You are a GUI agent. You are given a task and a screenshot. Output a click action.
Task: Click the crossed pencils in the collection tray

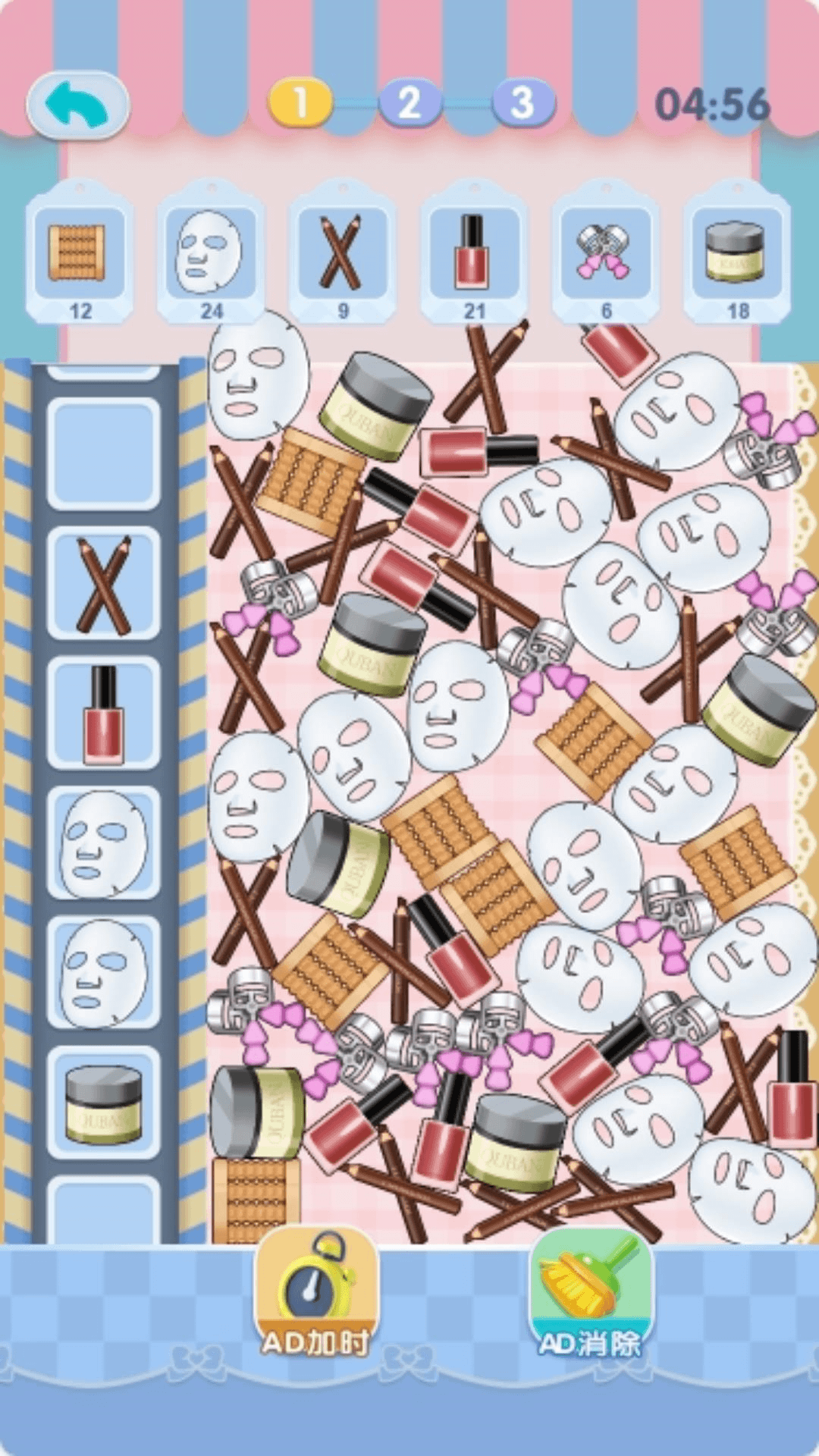pyautogui.click(x=103, y=584)
